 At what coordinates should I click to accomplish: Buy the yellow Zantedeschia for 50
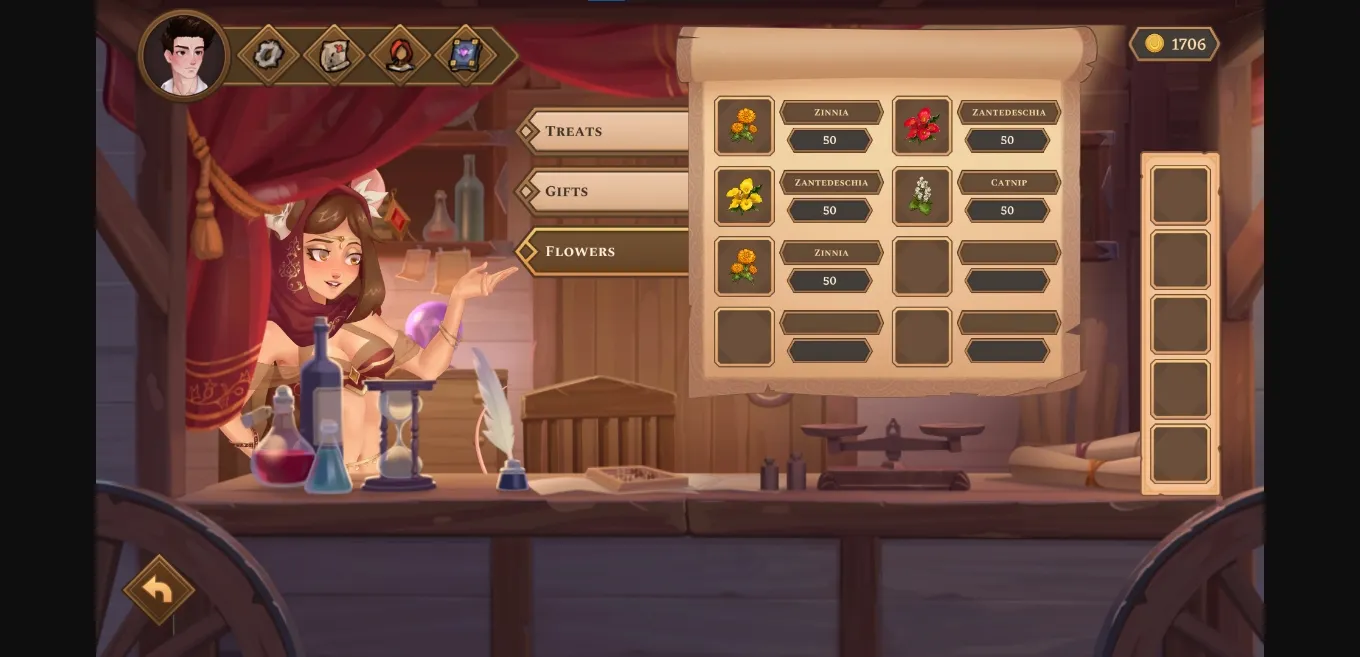point(829,211)
